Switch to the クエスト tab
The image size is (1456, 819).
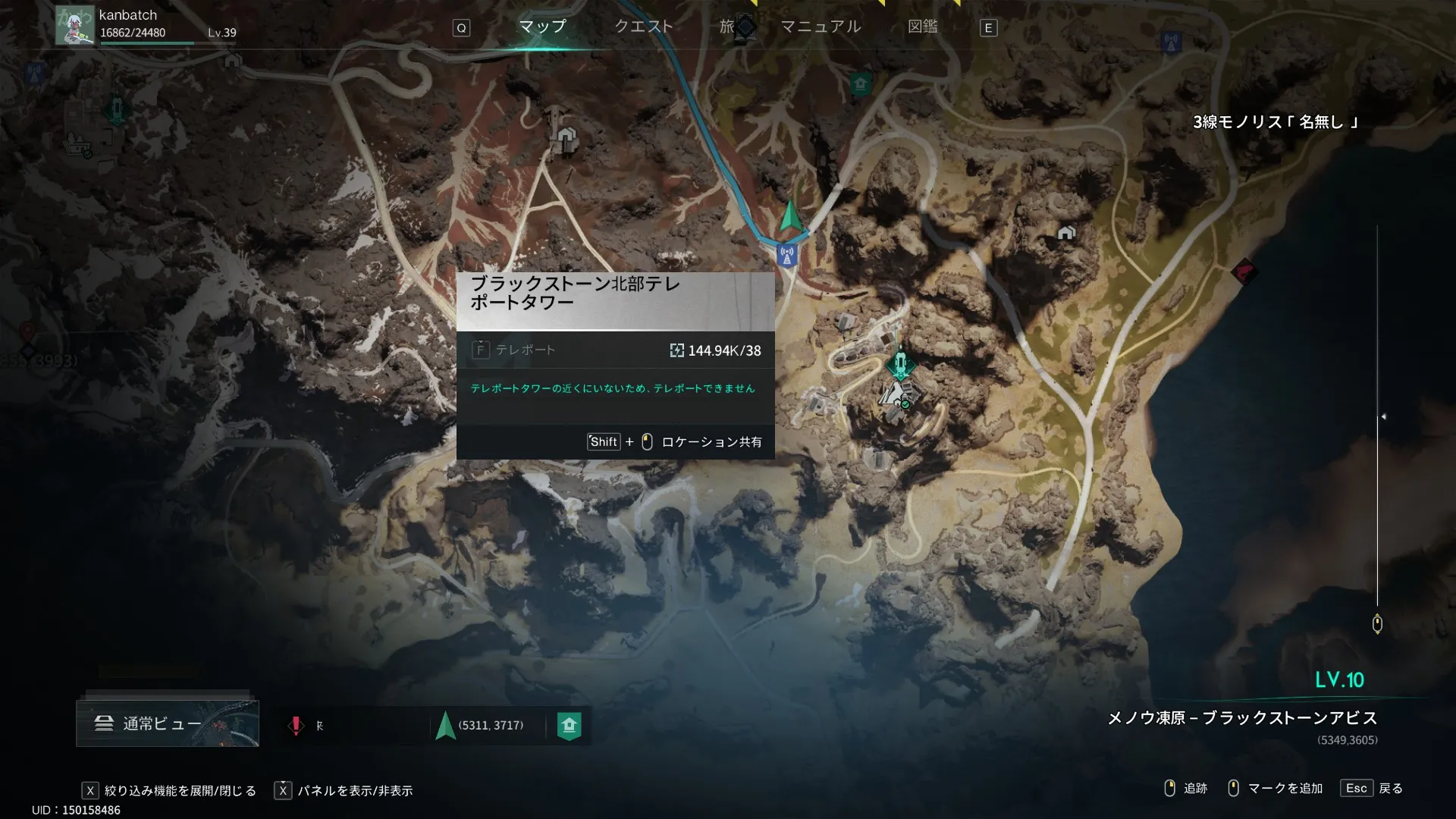(643, 27)
